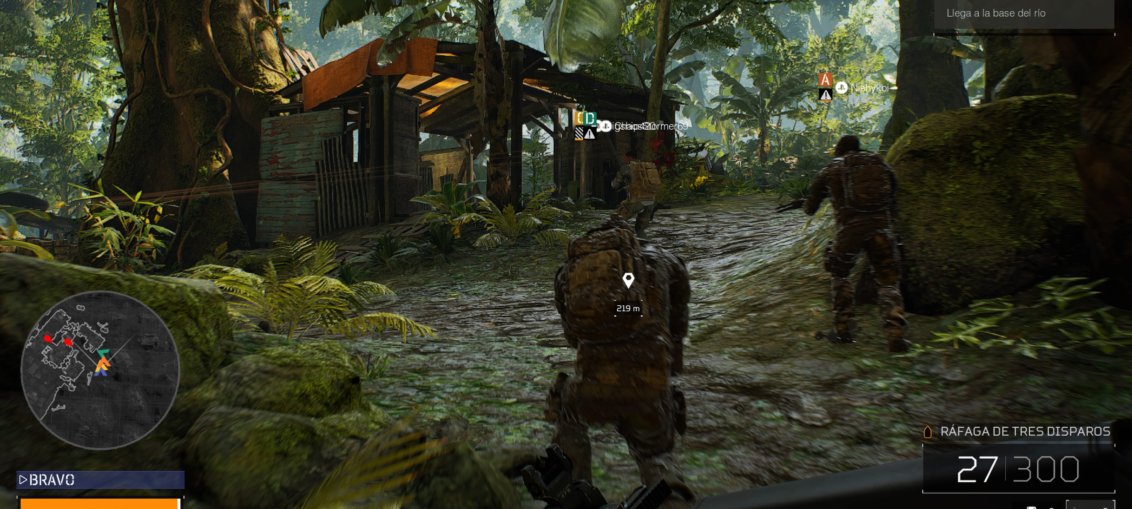Open the circular minimap
Viewport: 1132px width, 509px height.
coord(100,370)
